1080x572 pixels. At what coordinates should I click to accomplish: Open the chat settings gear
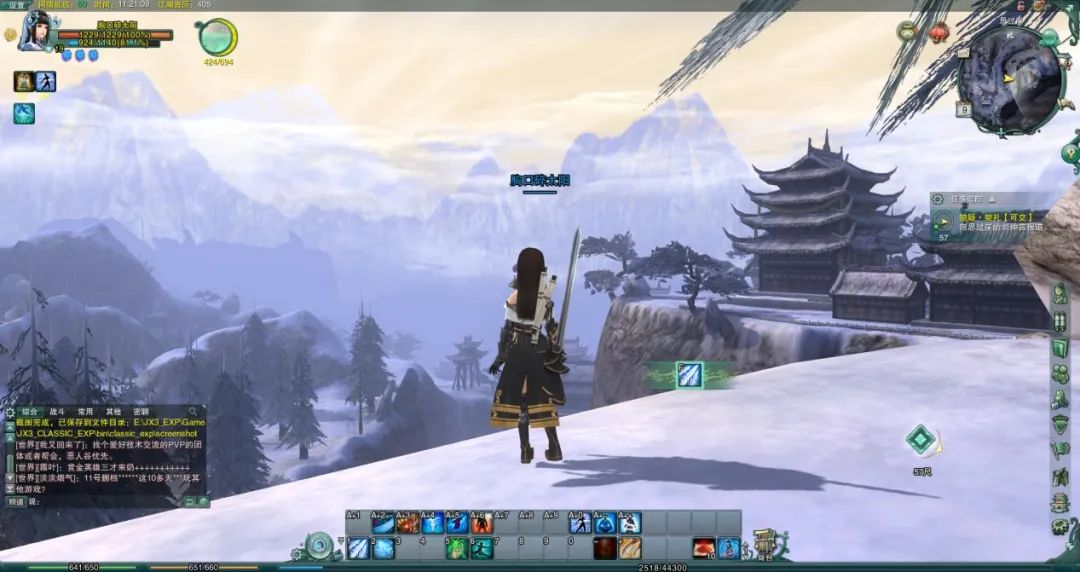[10, 411]
